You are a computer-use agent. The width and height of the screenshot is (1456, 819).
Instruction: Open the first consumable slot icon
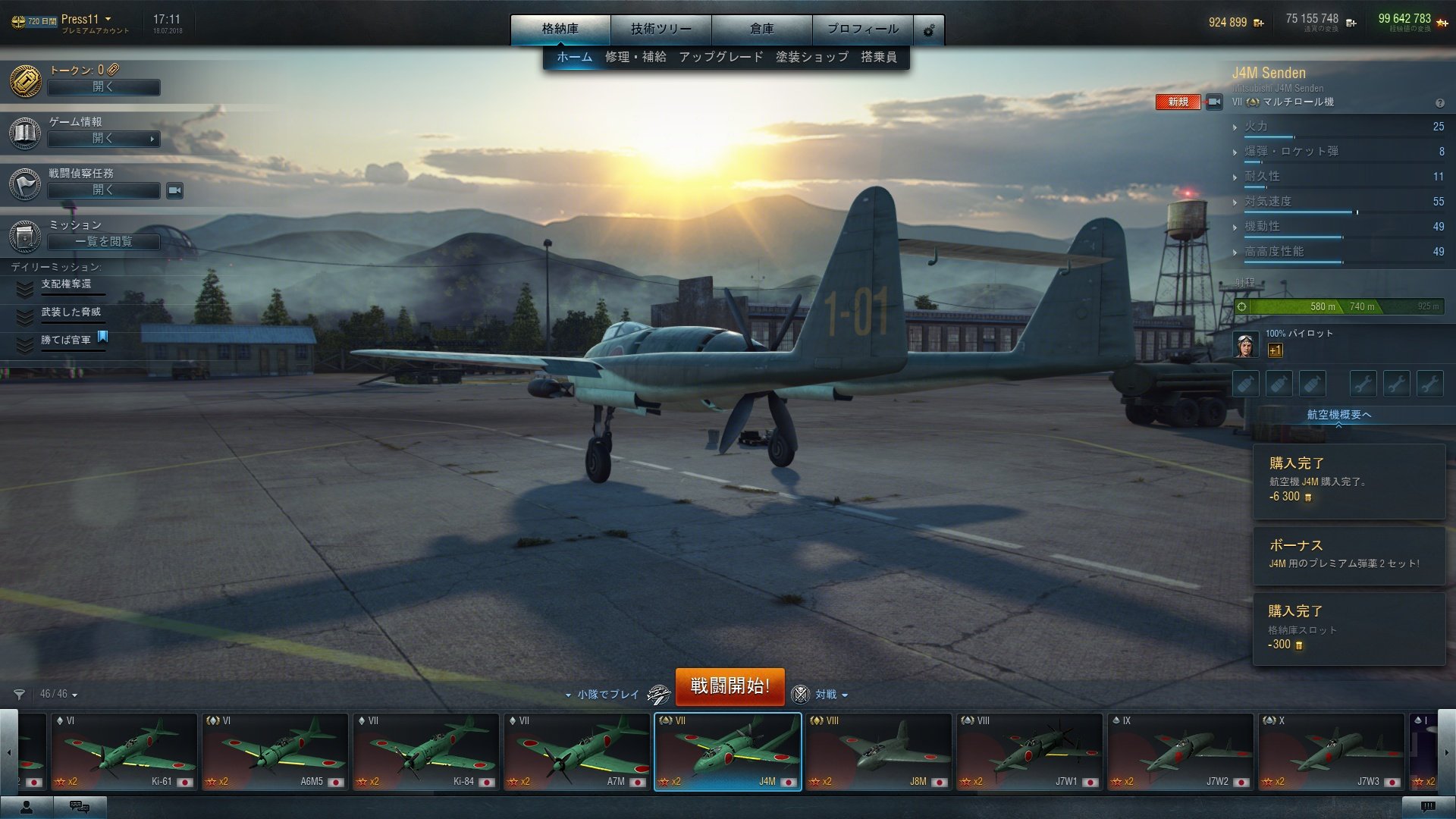coord(1245,383)
